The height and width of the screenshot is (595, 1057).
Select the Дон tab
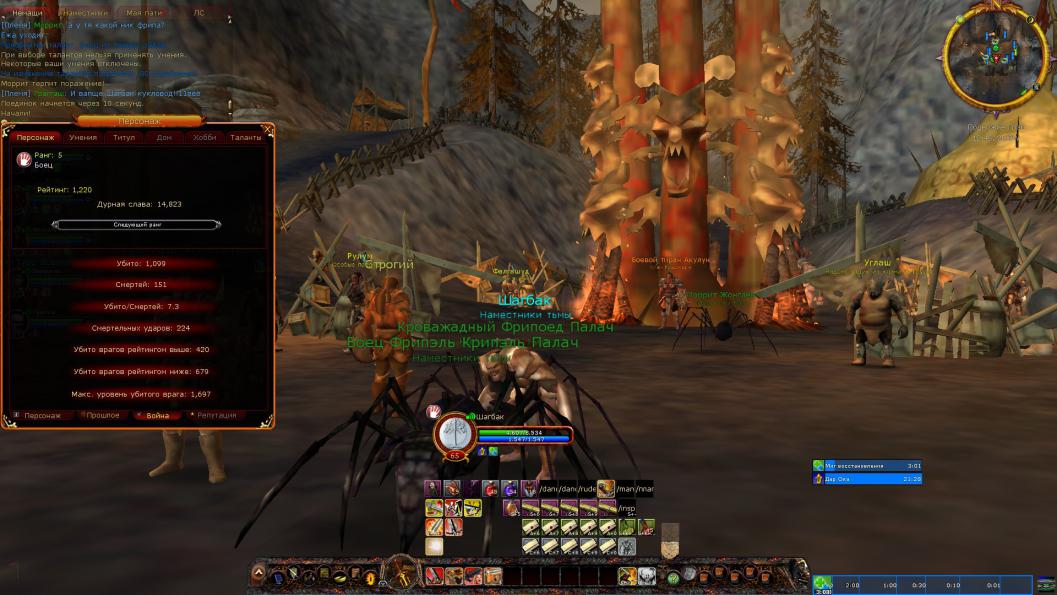(164, 137)
